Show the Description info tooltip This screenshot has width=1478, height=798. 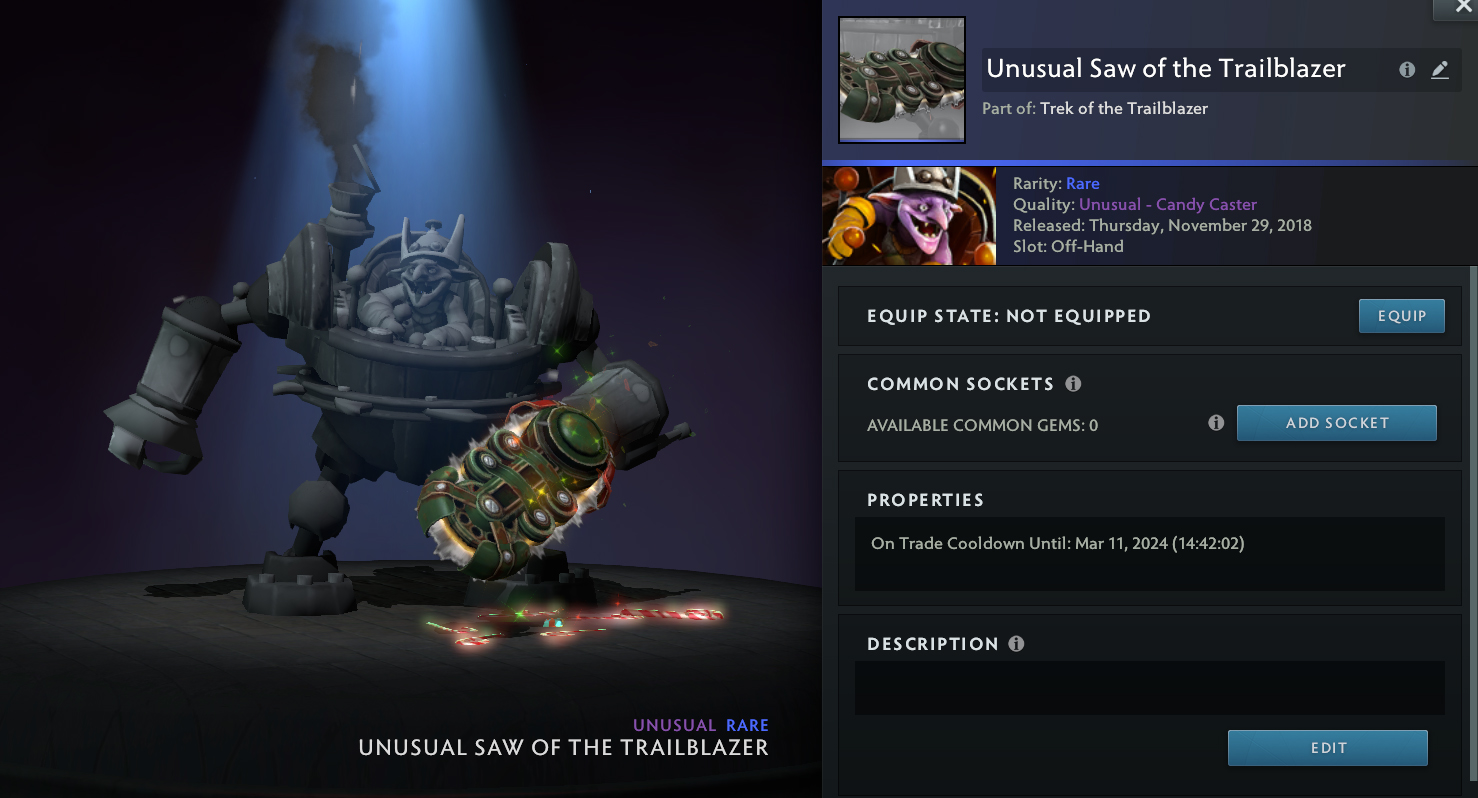[x=1017, y=644]
